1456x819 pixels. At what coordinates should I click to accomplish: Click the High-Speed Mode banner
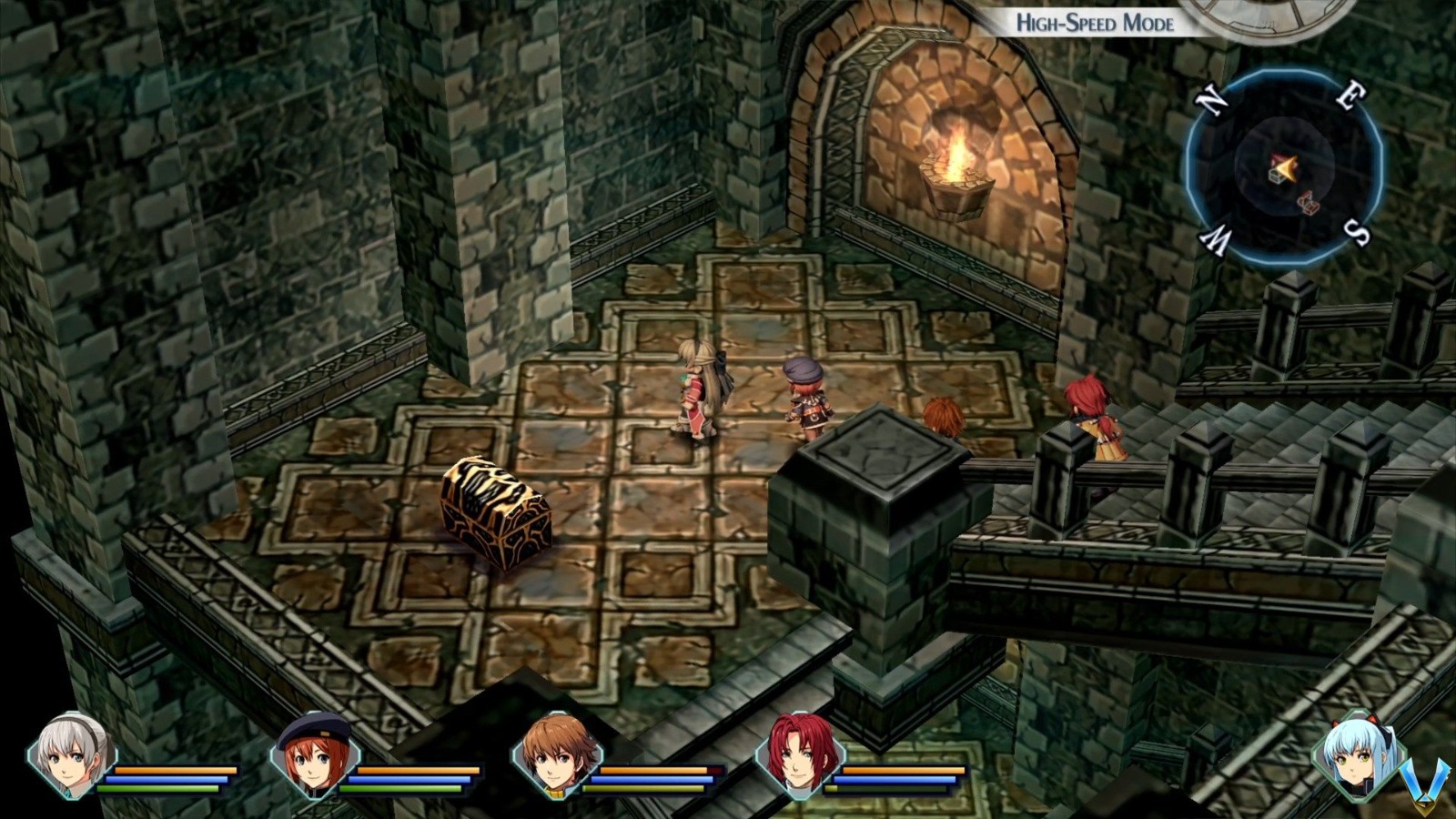pos(1095,24)
